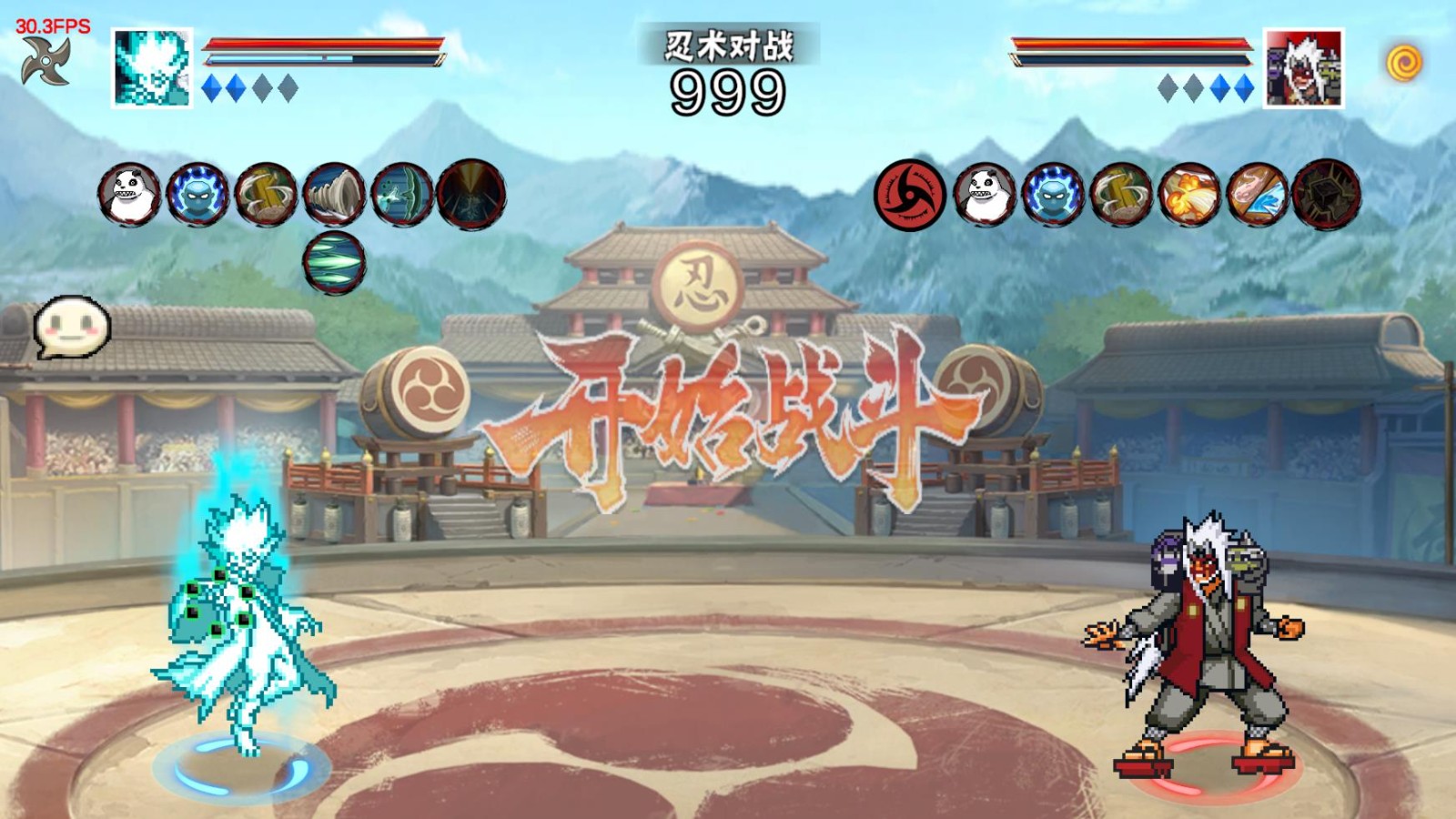Select the water dragon arc skill icon
Viewport: 1456px width, 819px height.
point(403,194)
